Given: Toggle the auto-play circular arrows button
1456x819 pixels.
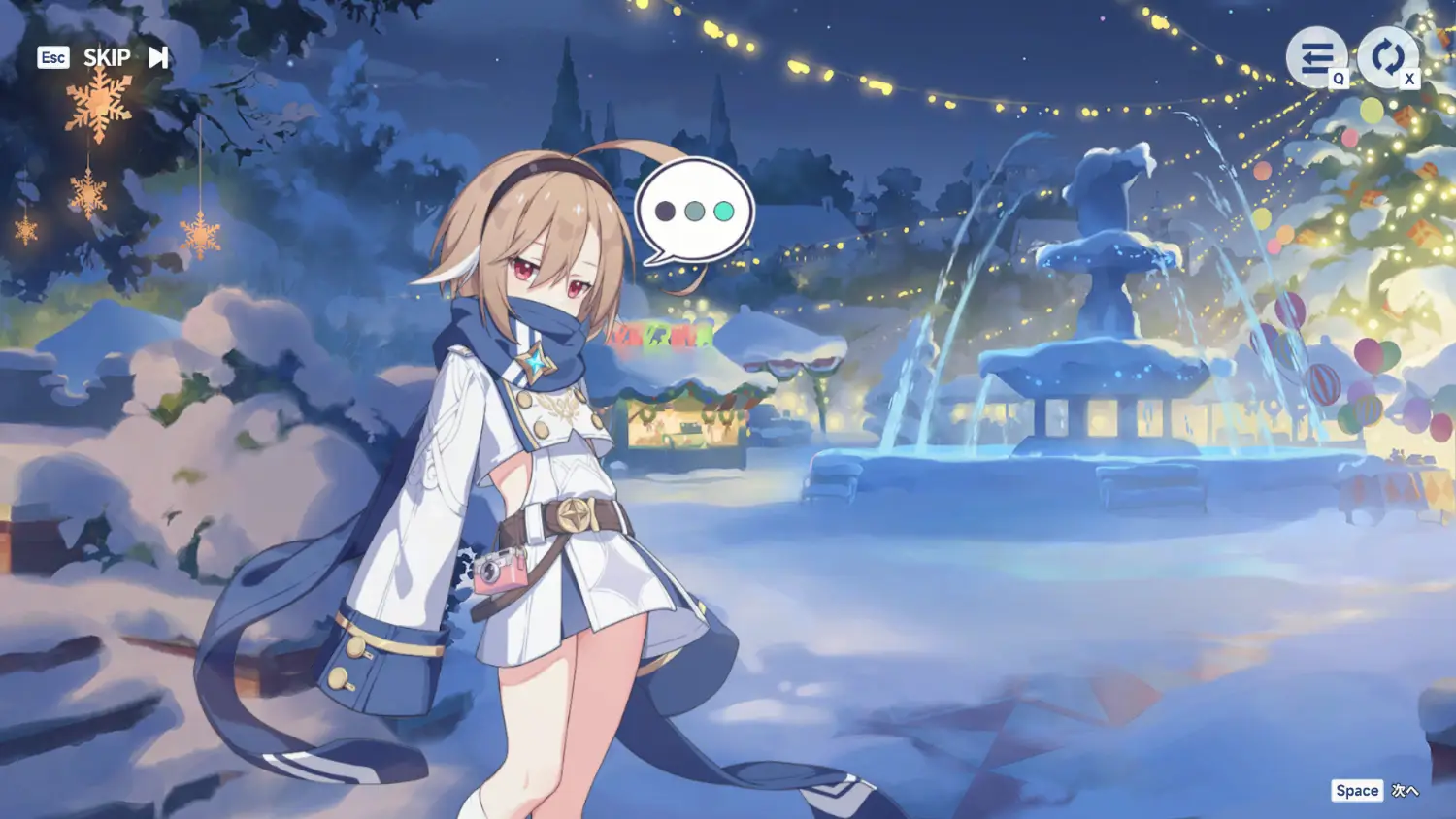Looking at the screenshot, I should [1386, 57].
